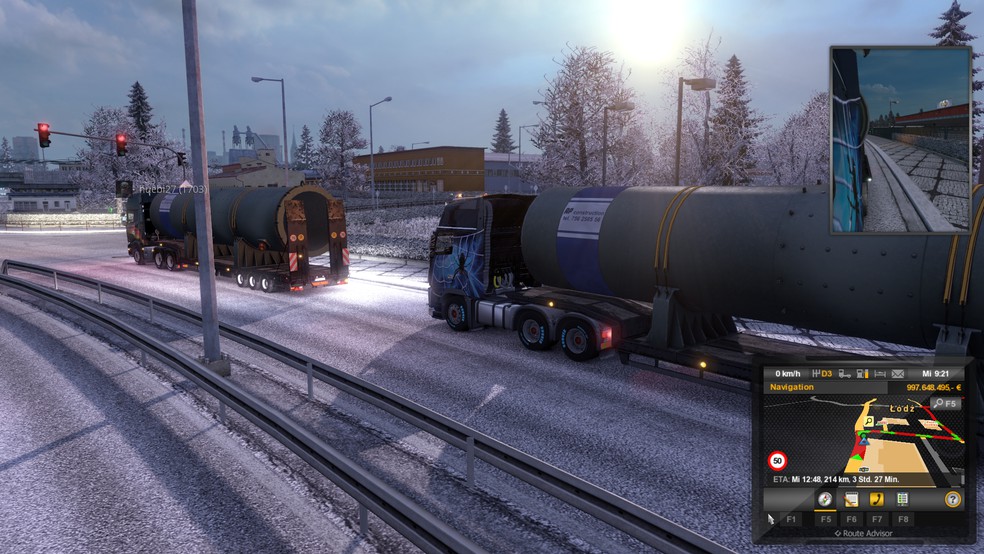Image resolution: width=984 pixels, height=554 pixels.
Task: Open the question mark help button
Action: click(x=952, y=499)
